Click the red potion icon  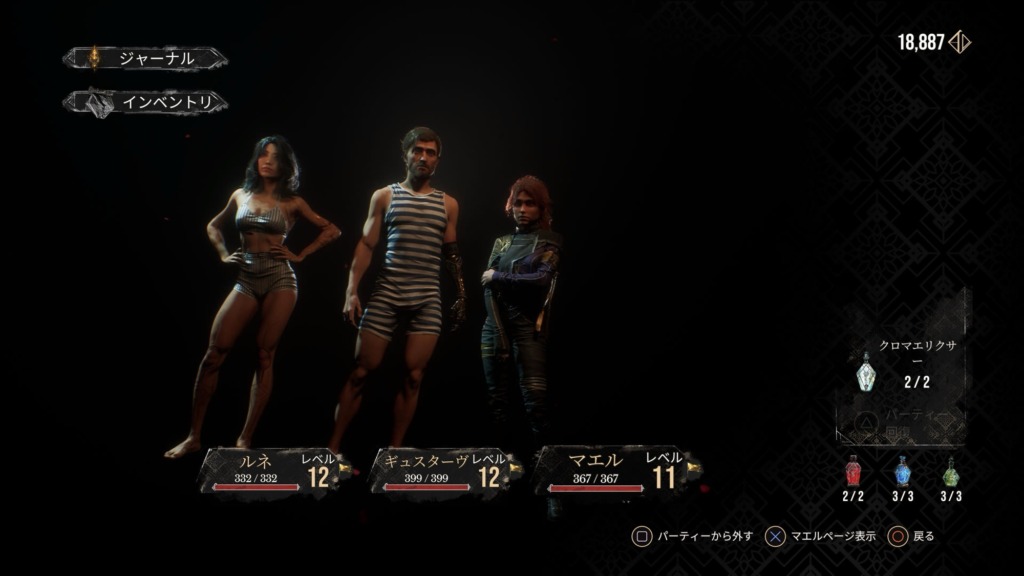[853, 470]
